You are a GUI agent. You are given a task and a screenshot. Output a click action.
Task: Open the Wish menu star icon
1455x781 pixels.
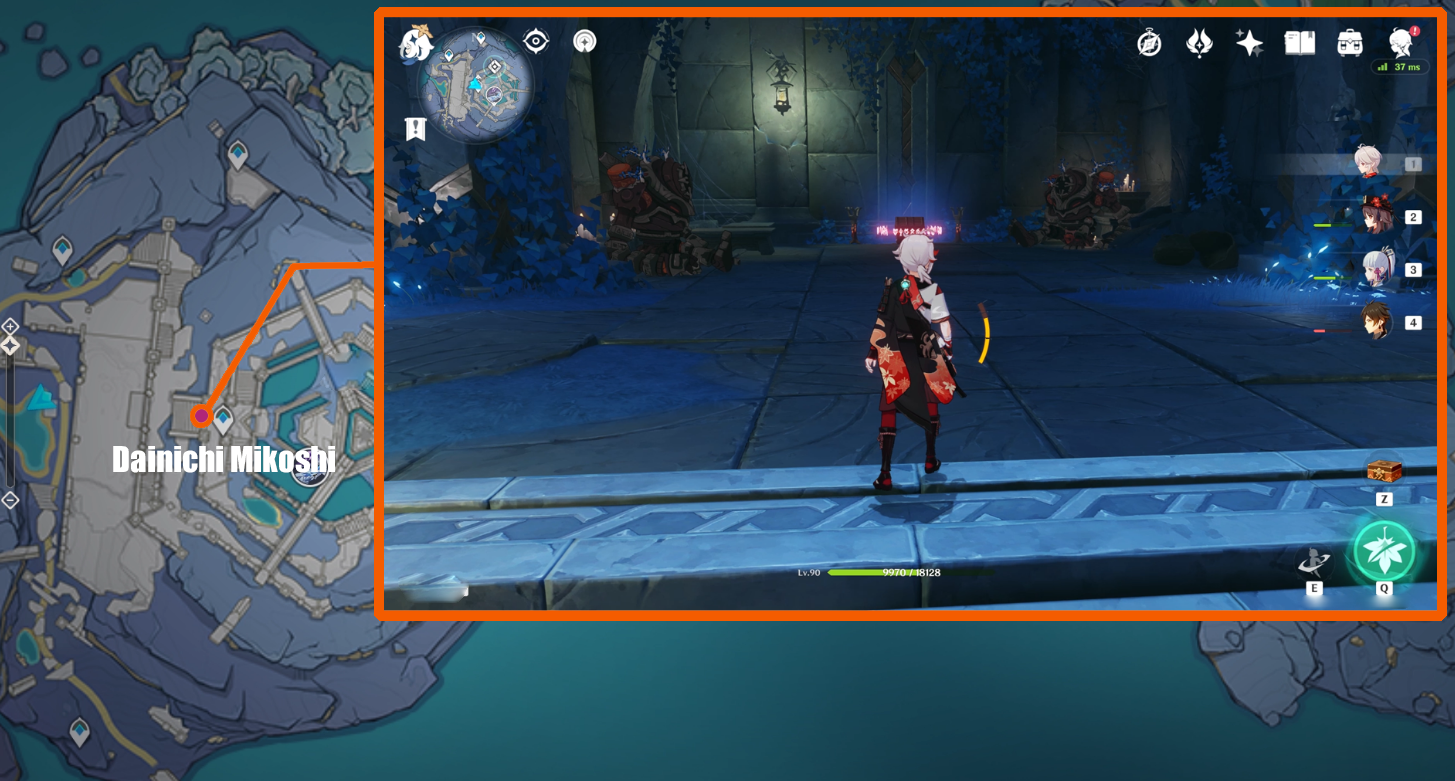tap(1249, 43)
